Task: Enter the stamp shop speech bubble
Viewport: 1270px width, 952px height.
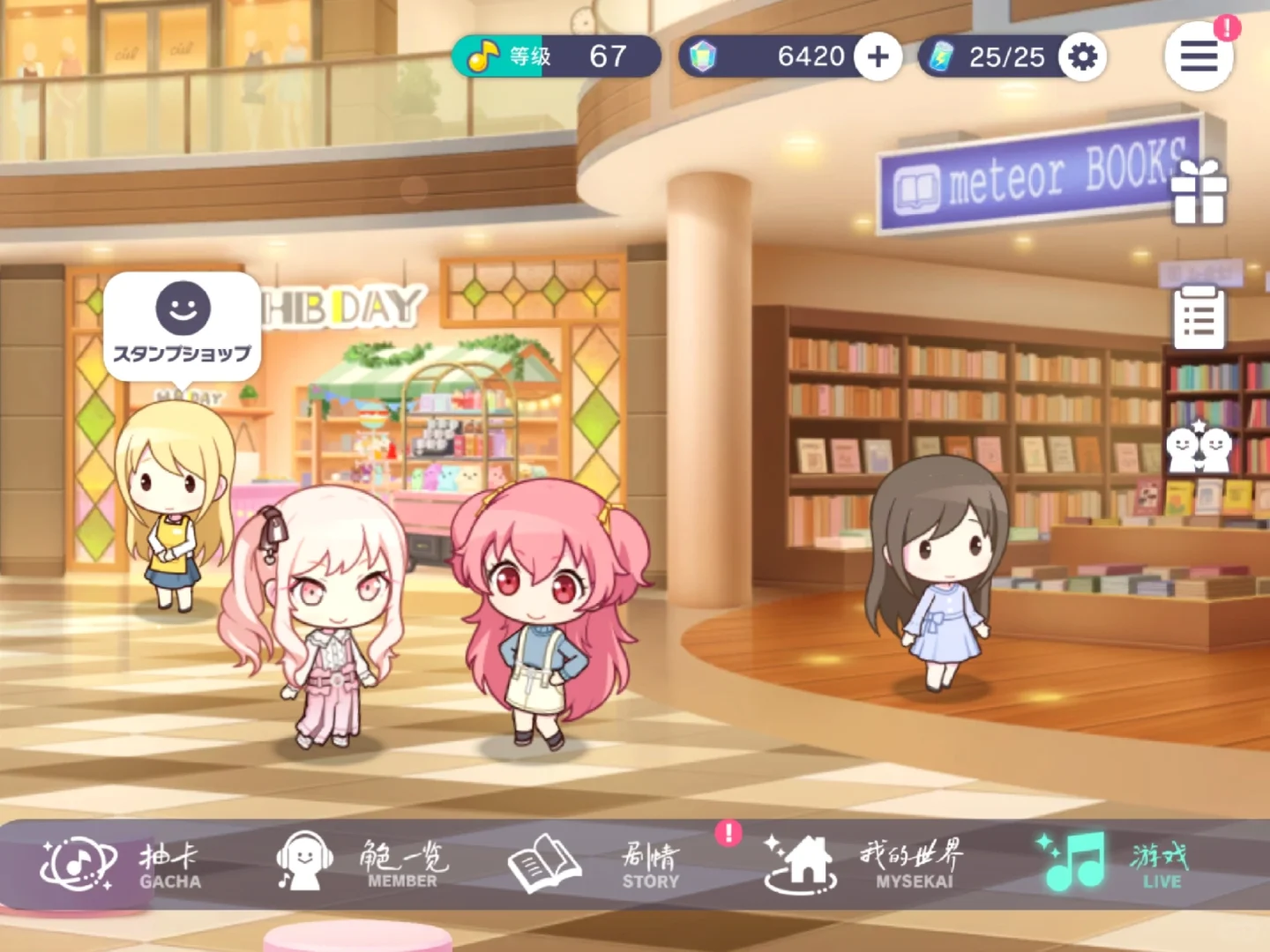Action: pos(183,324)
